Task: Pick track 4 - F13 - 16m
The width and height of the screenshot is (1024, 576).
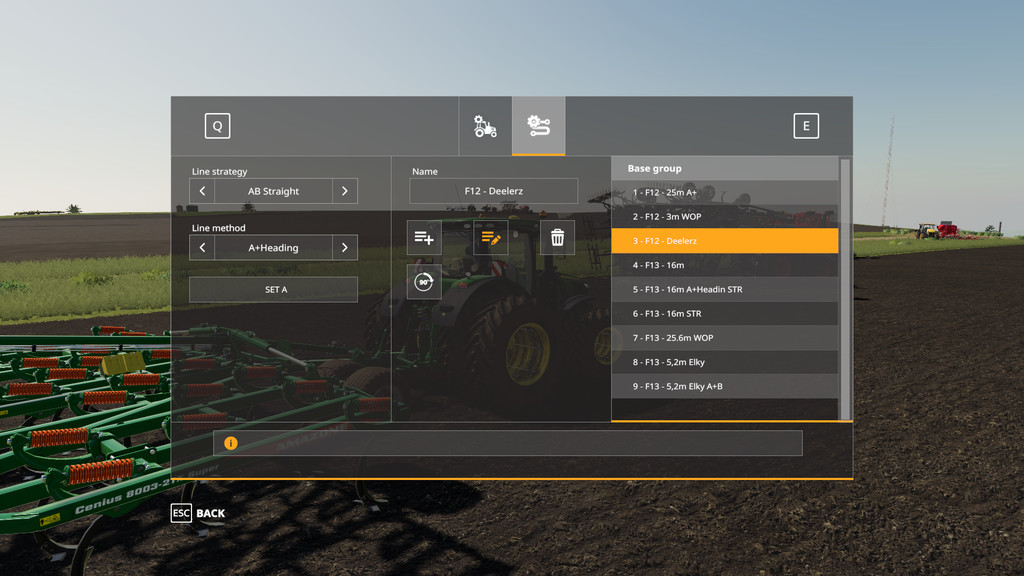Action: pyautogui.click(x=725, y=265)
